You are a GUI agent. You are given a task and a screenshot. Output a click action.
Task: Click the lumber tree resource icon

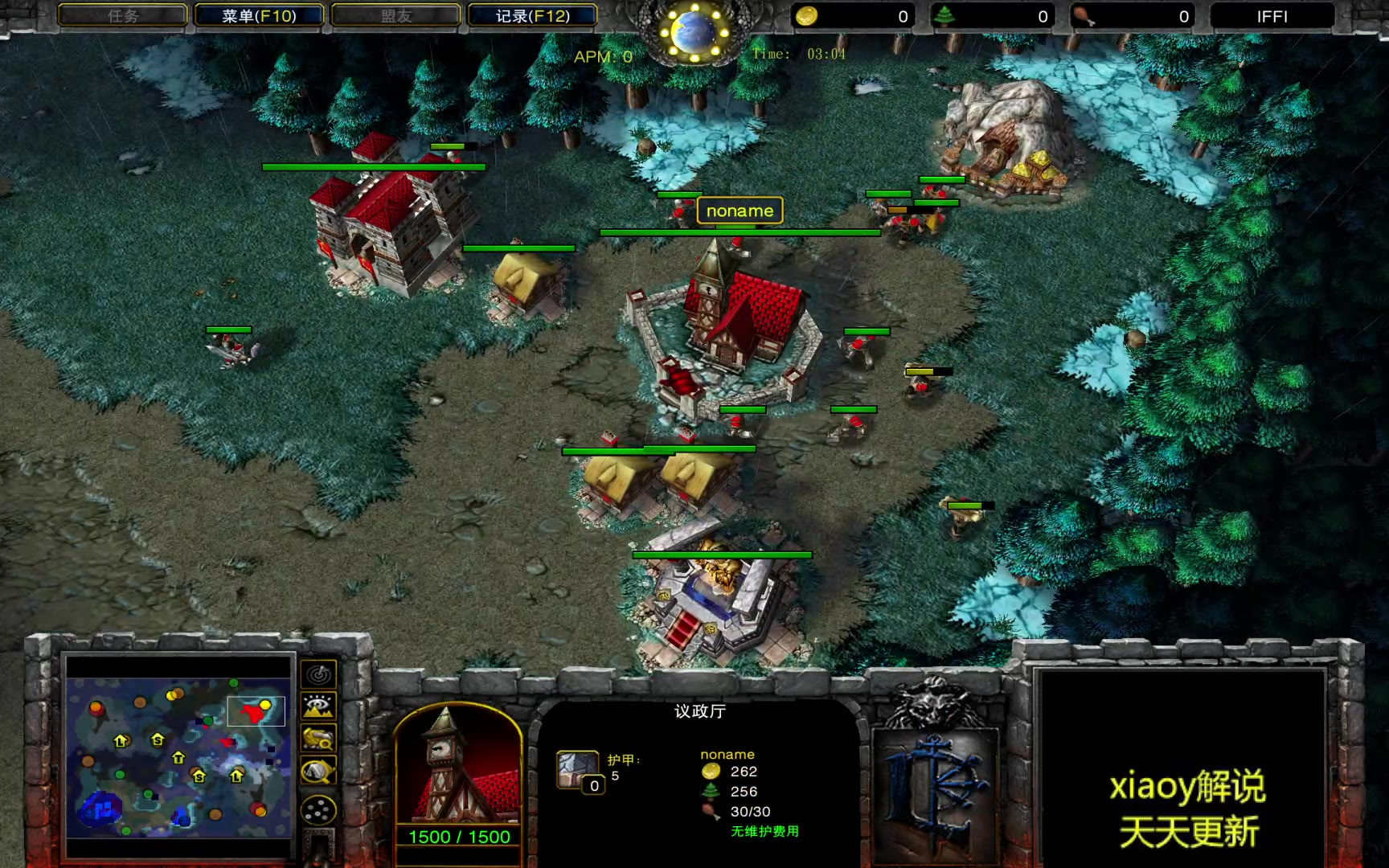[945, 16]
